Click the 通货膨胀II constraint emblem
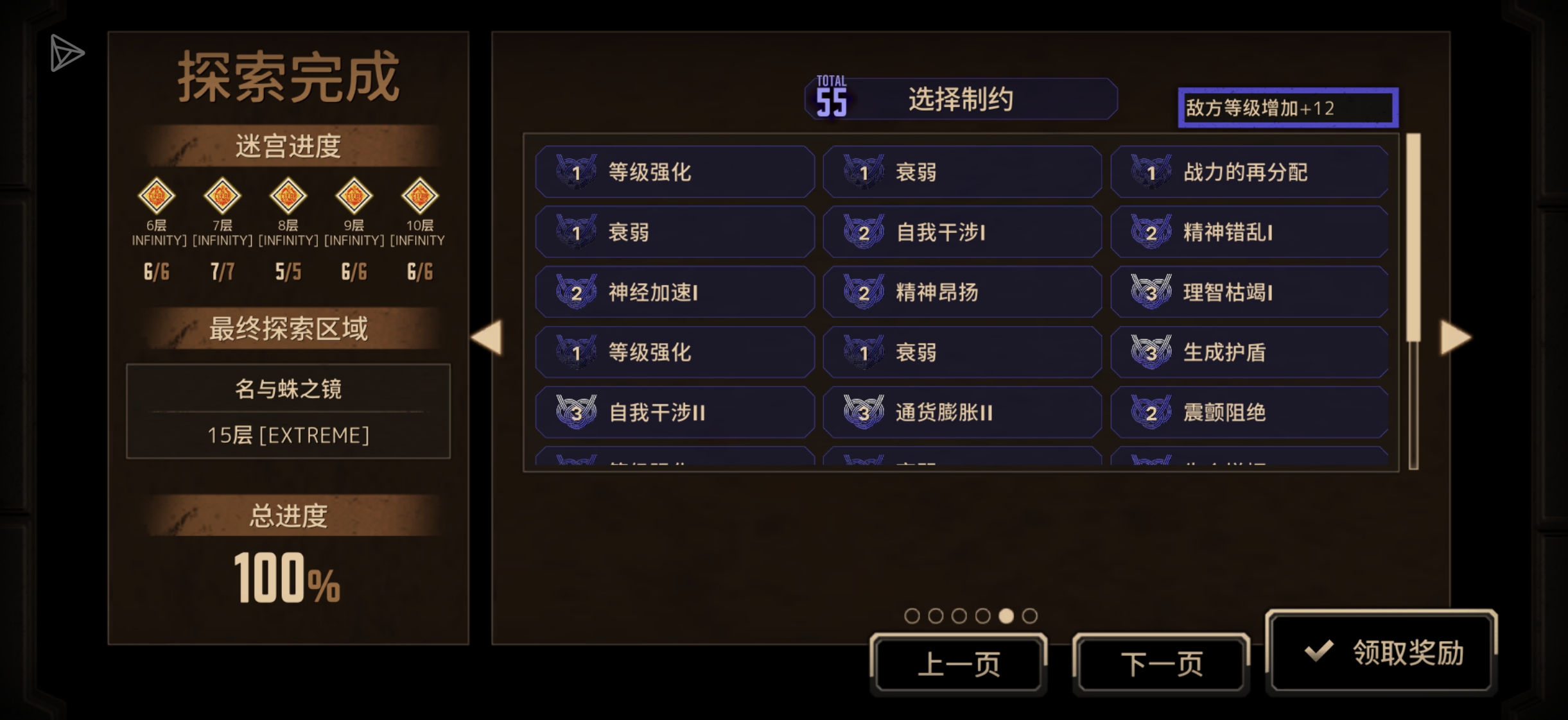 tap(864, 413)
